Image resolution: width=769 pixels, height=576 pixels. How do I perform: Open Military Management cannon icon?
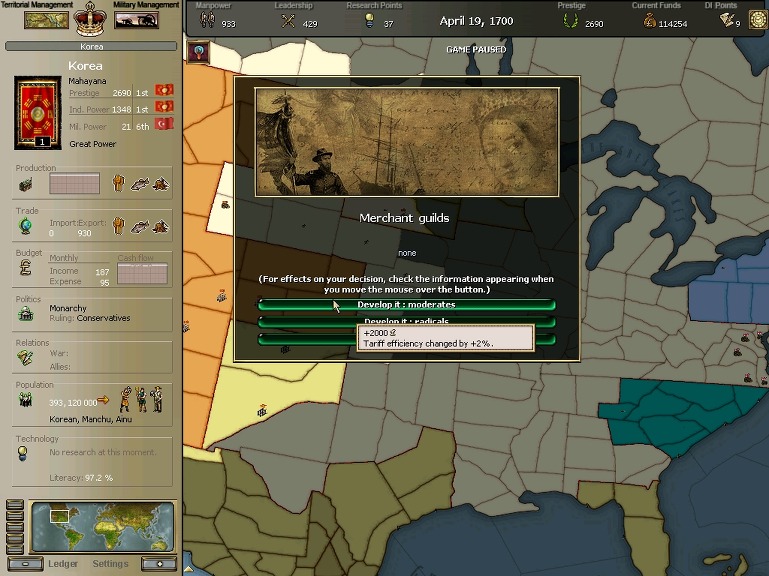click(x=137, y=19)
